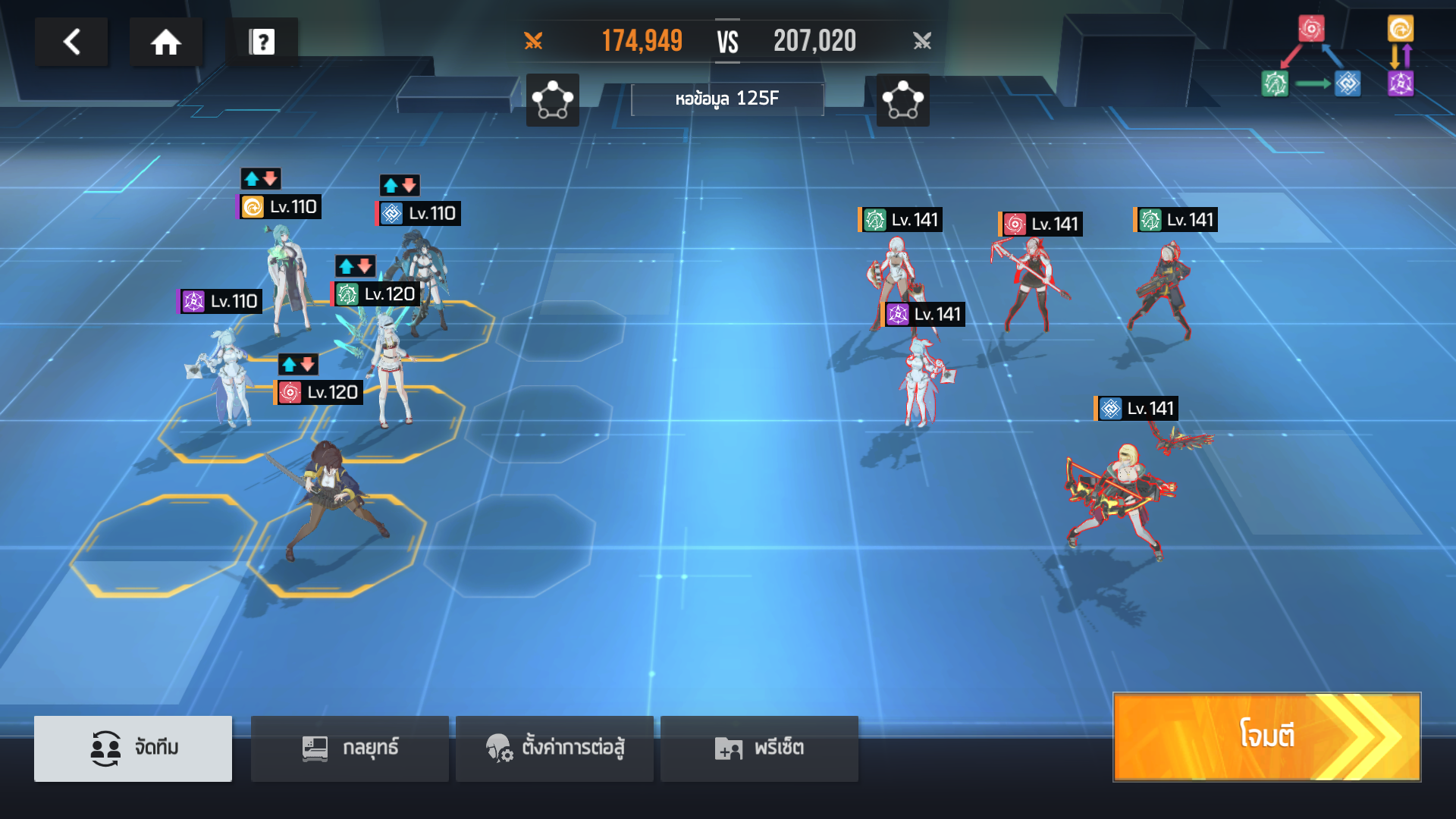Viewport: 1456px width, 819px height.
Task: View the enemy formation buff icon
Action: 902,100
